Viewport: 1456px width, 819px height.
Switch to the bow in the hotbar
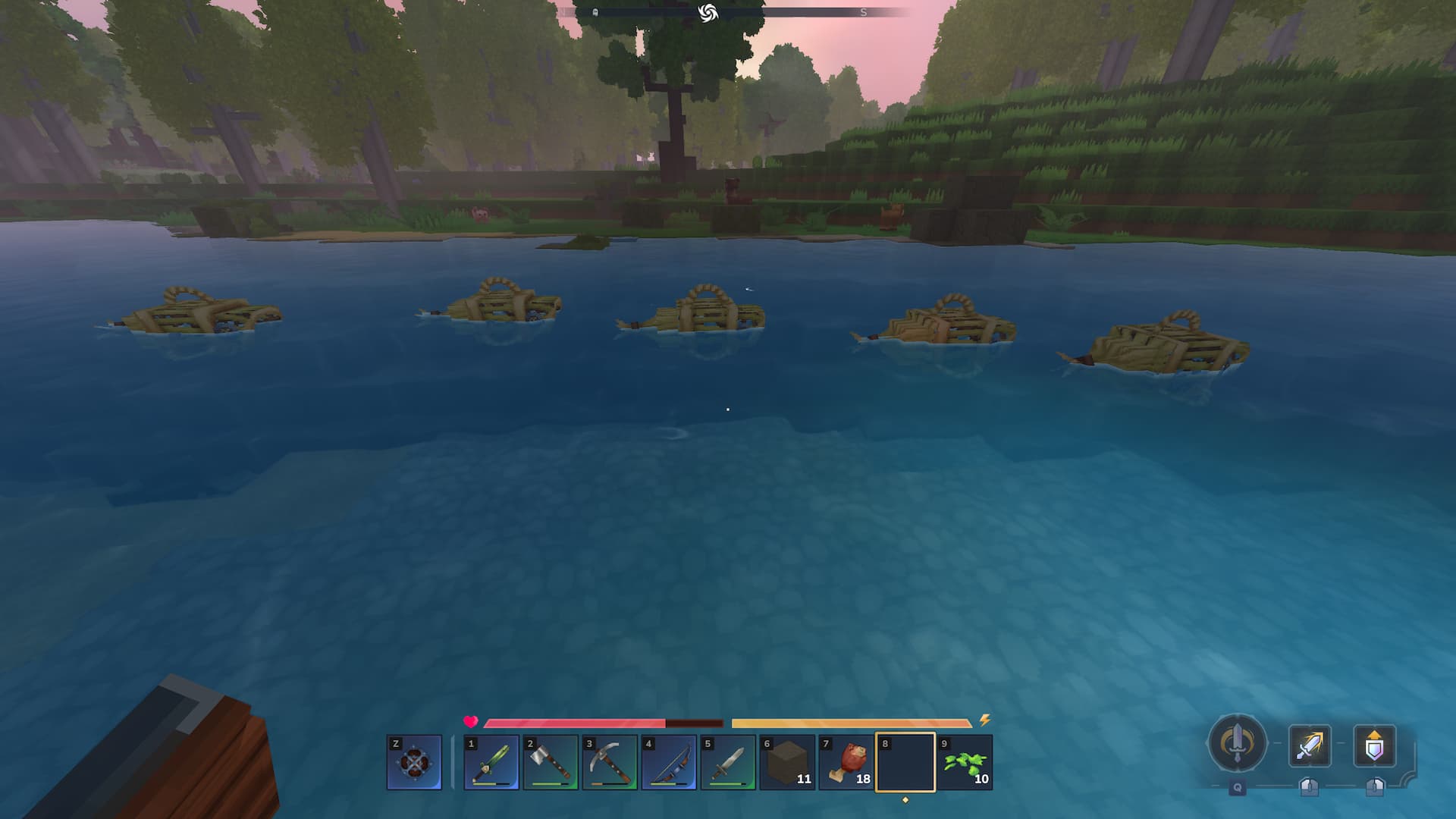tap(669, 762)
